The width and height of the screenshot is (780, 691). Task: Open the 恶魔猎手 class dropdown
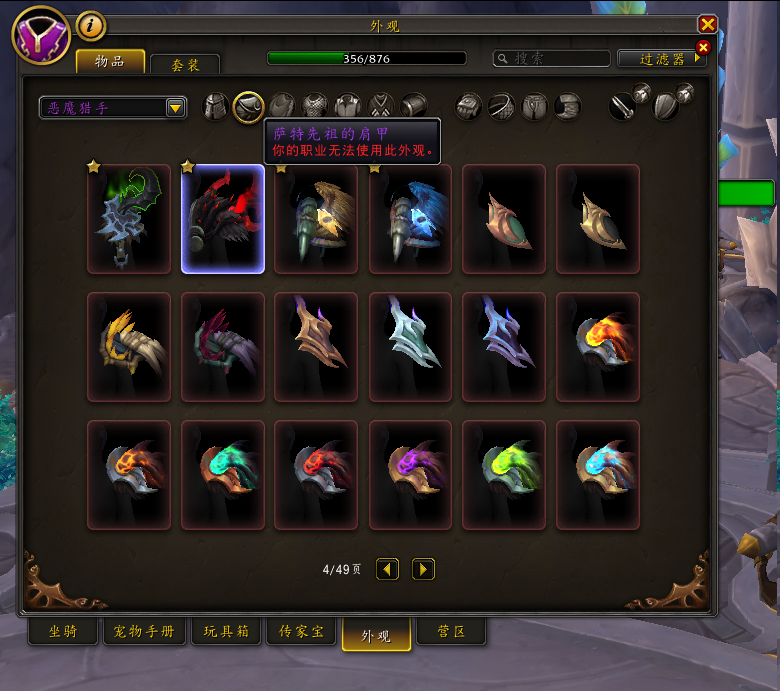click(113, 107)
